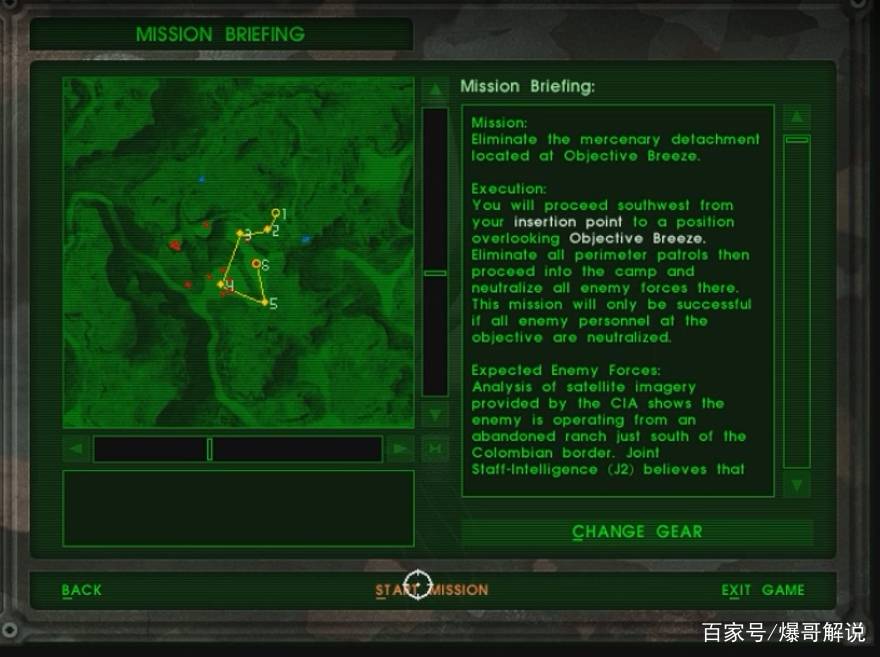This screenshot has width=880, height=657.
Task: Click the briefing text's scroll-down arrow
Action: [796, 485]
